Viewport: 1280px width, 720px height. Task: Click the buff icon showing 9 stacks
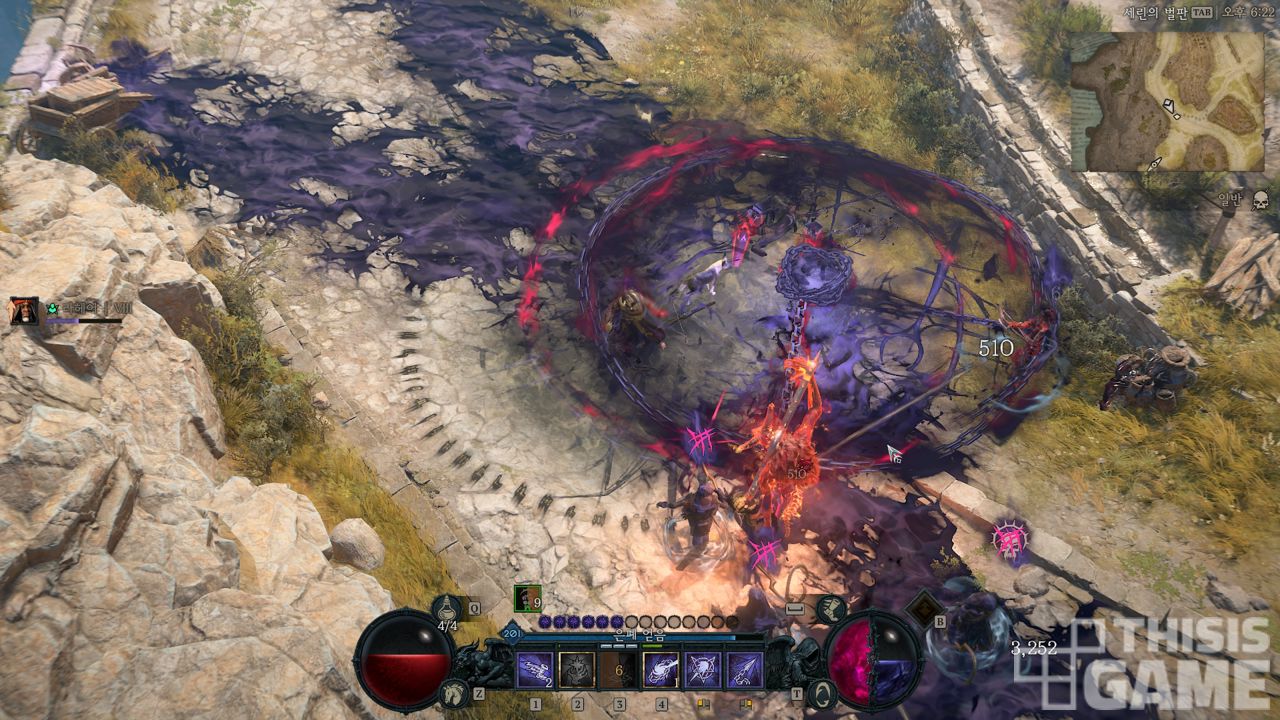tap(527, 598)
